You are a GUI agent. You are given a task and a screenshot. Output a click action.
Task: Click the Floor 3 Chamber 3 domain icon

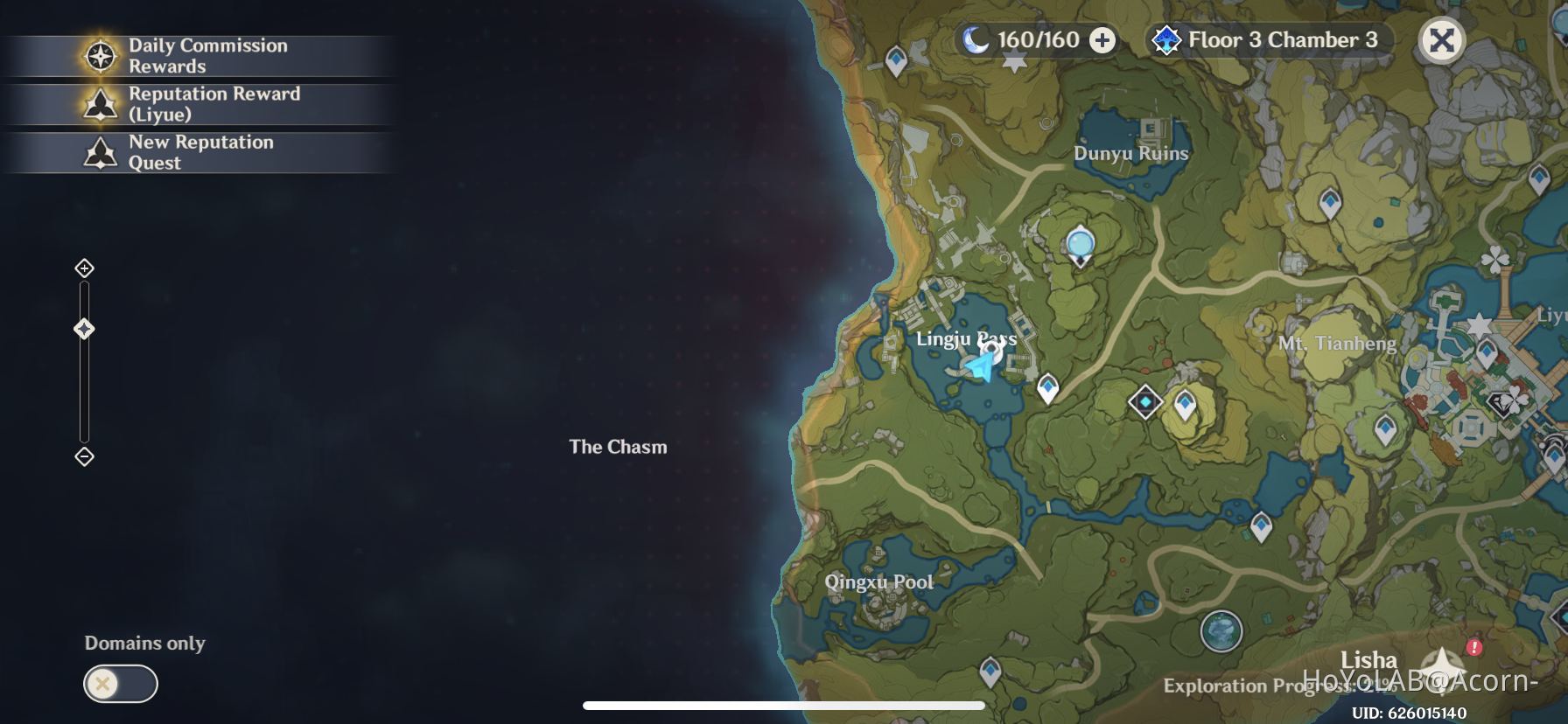pos(1166,38)
